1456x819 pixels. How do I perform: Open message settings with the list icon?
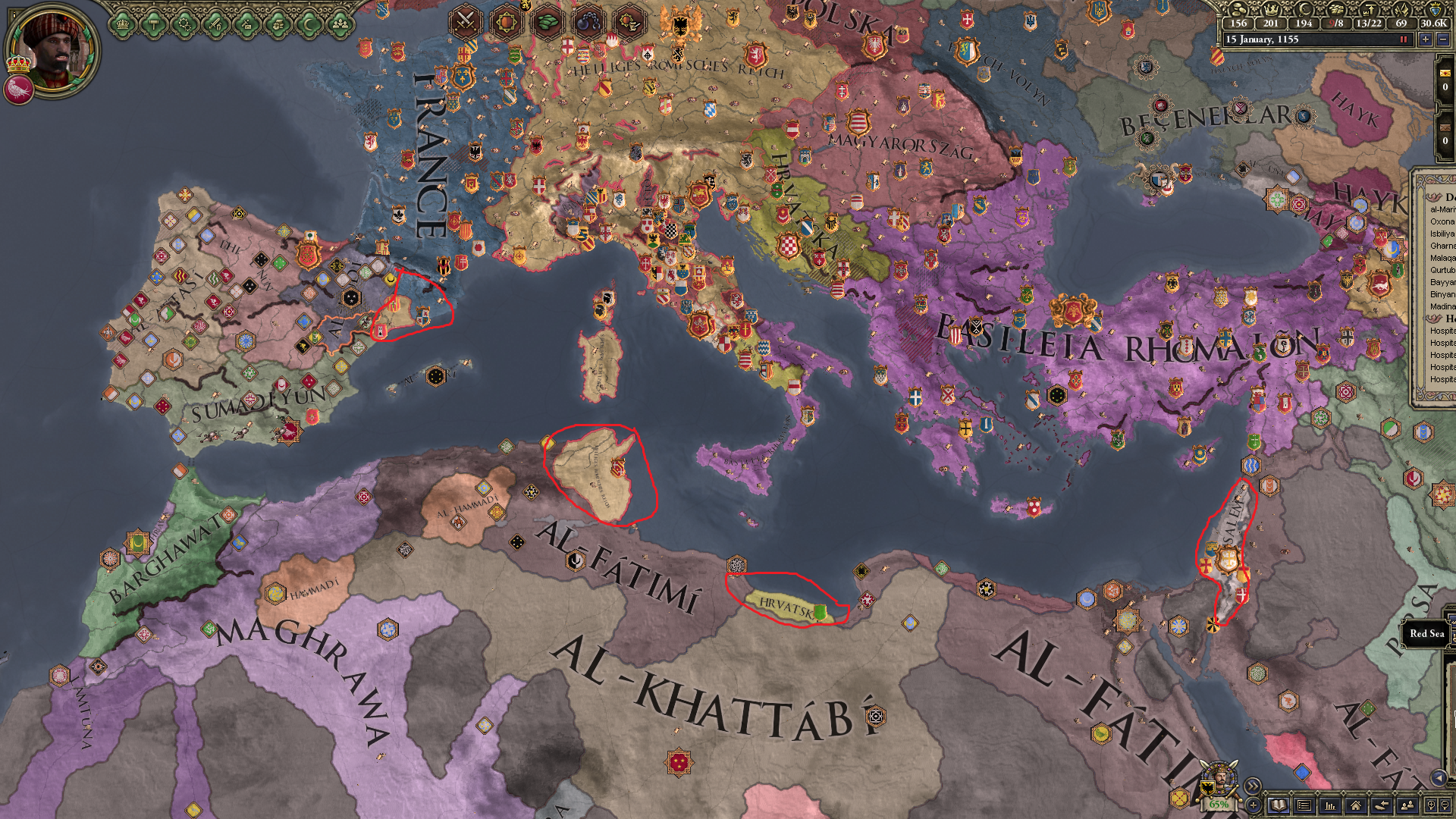coord(1303,806)
